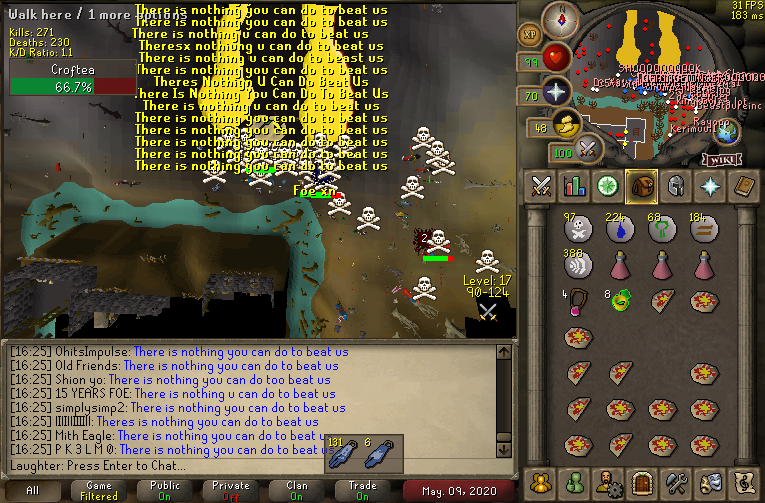This screenshot has width=765, height=503.
Task: Switch the Game chat filter
Action: (x=99, y=491)
